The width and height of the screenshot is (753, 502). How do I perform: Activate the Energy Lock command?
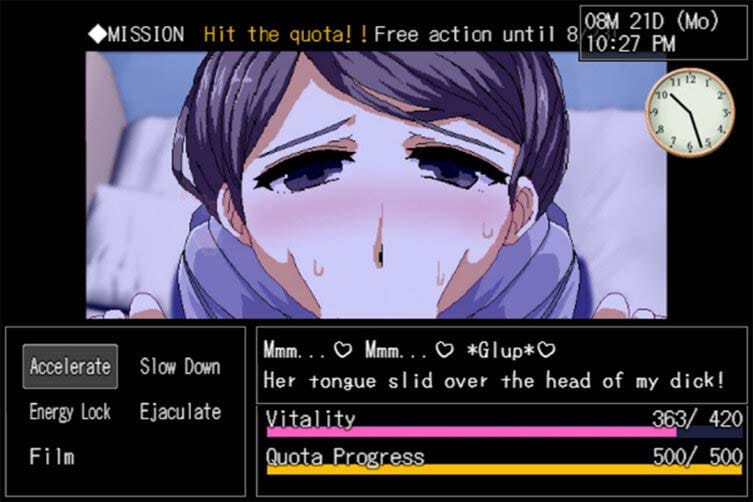[70, 411]
